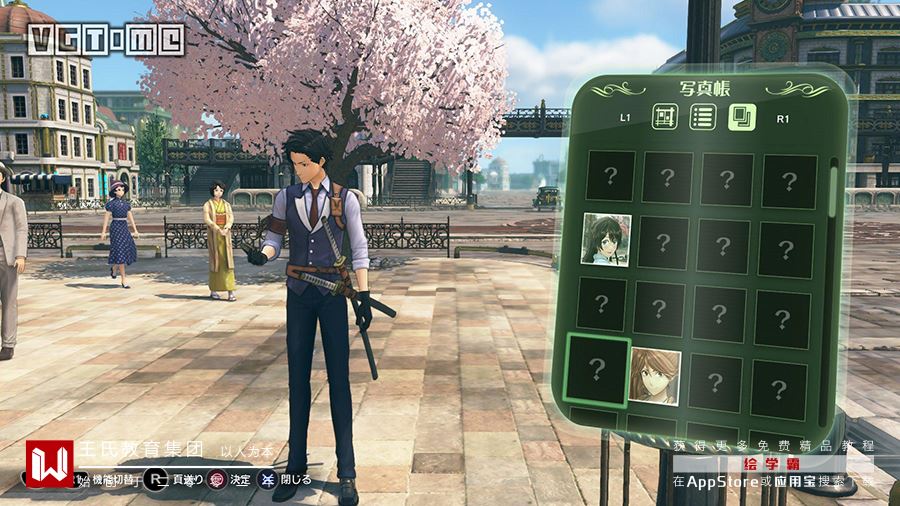Select the brown-haired girl photo card
Viewport: 900px width, 506px height.
tap(655, 376)
